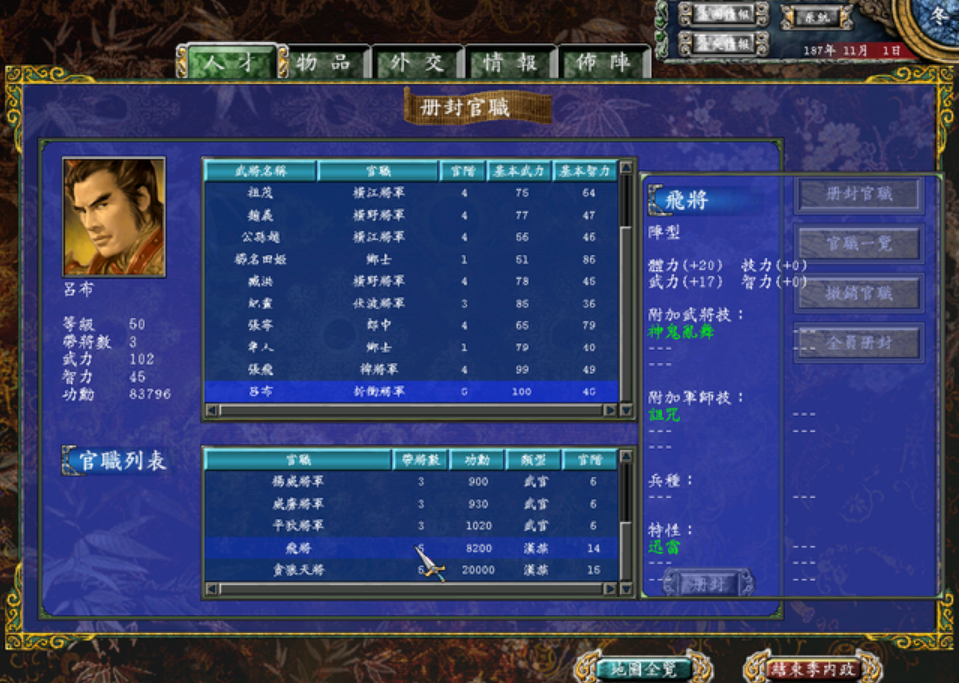Click the 系统 button
The image size is (959, 683).
point(817,17)
